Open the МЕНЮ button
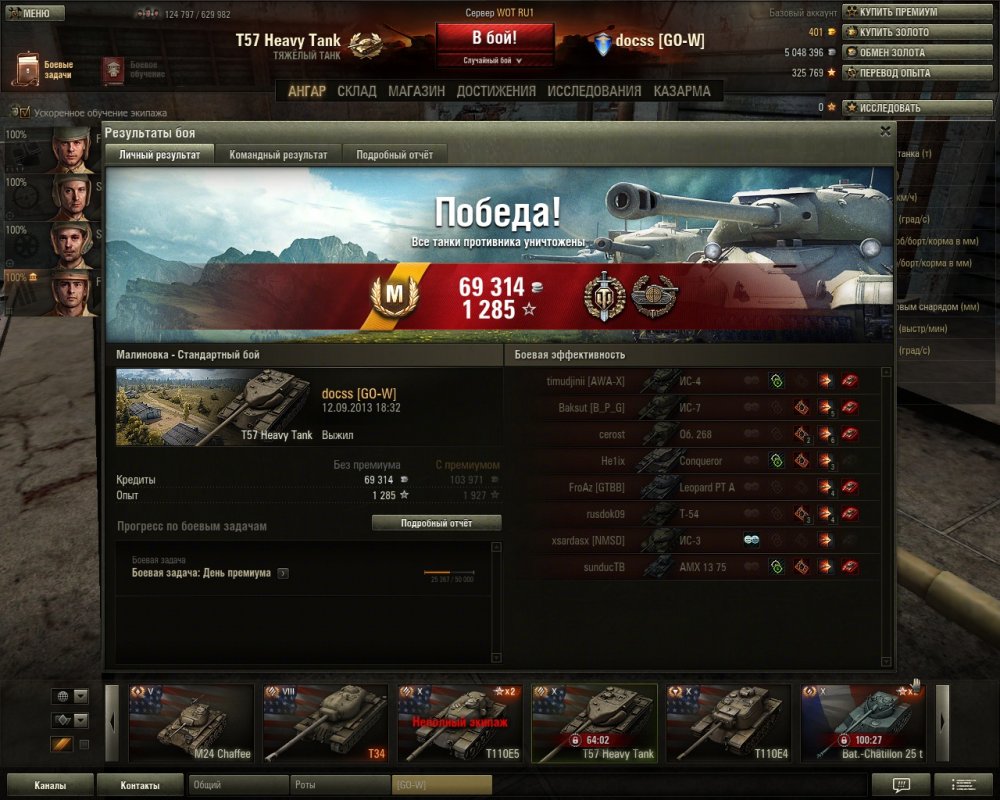The image size is (1000, 800). pyautogui.click(x=36, y=13)
